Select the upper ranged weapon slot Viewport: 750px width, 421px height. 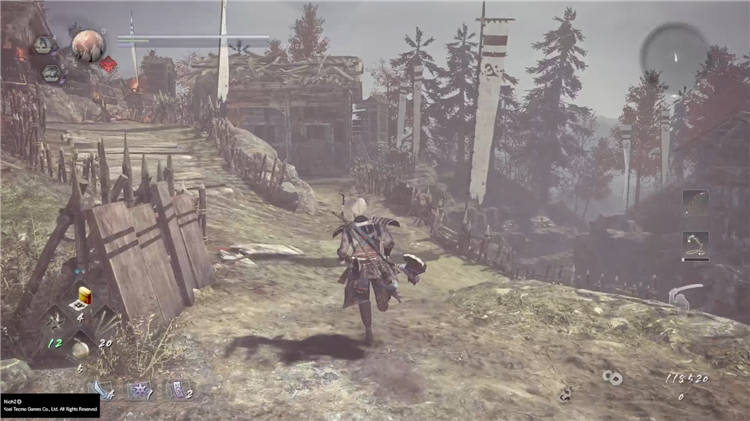tap(695, 199)
